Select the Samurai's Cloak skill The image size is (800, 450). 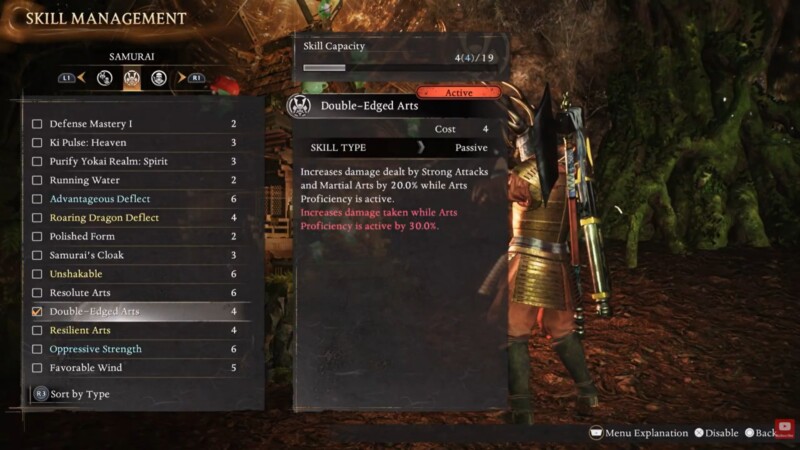[86, 255]
